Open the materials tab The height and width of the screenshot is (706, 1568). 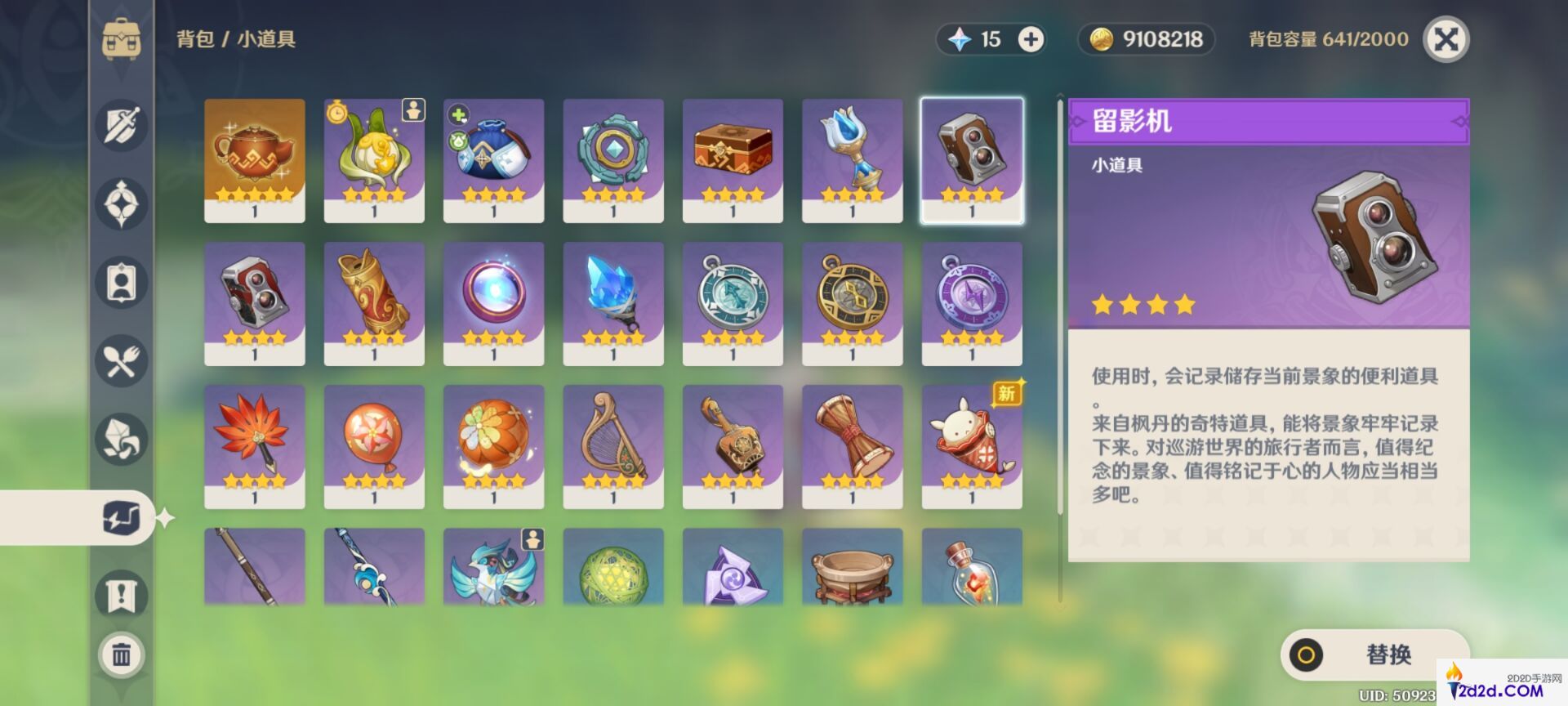pyautogui.click(x=121, y=439)
